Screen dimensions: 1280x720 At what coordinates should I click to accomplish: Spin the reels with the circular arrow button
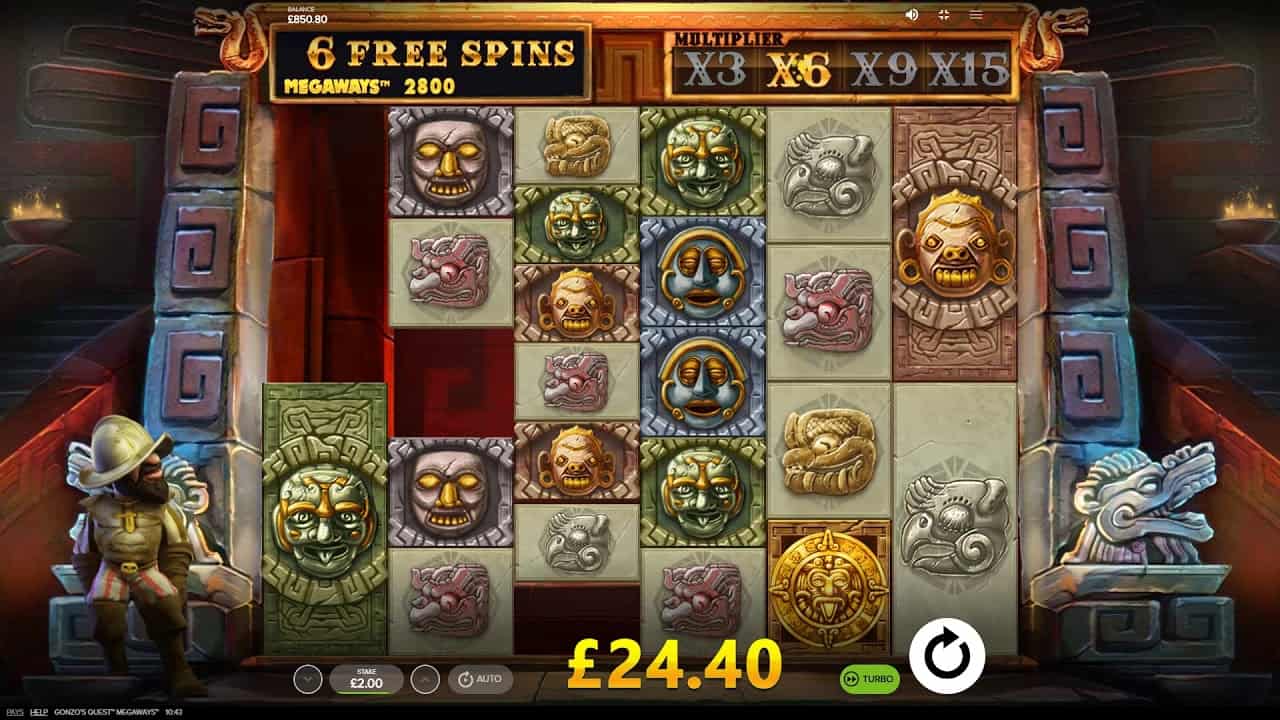coord(946,656)
